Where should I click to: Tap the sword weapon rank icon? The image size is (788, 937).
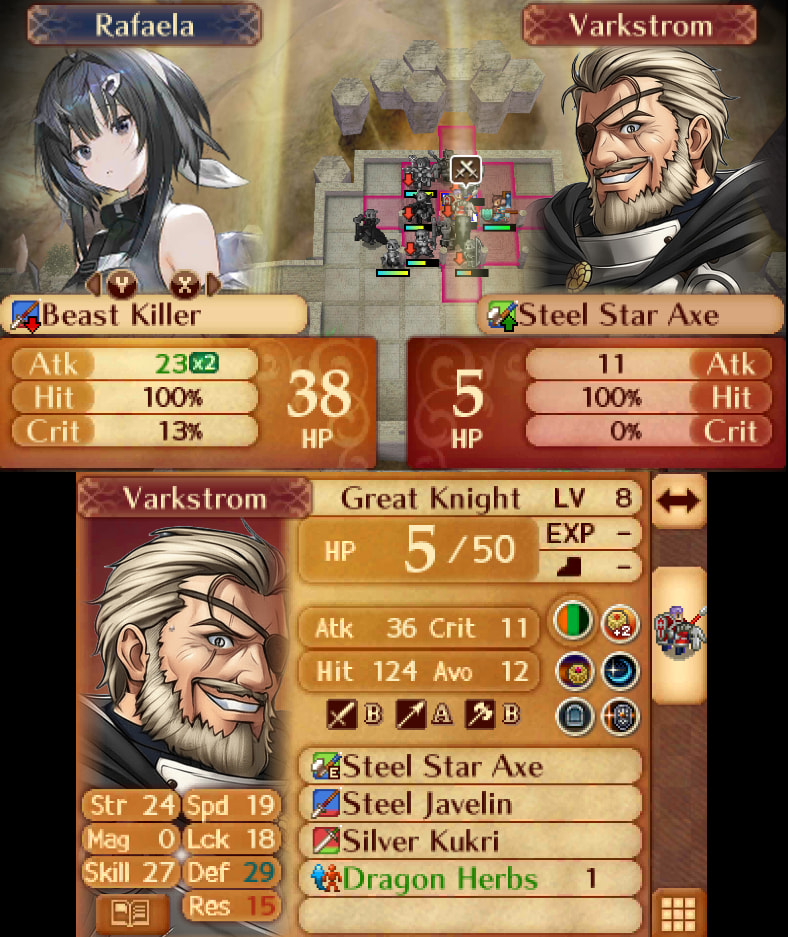(x=340, y=716)
